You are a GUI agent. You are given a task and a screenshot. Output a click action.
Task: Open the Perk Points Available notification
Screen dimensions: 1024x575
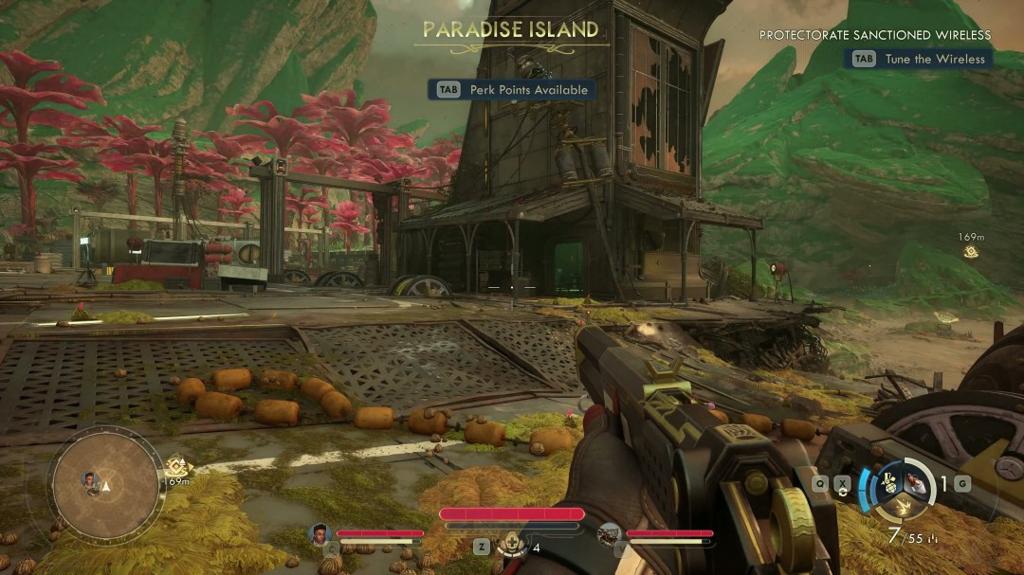[512, 90]
